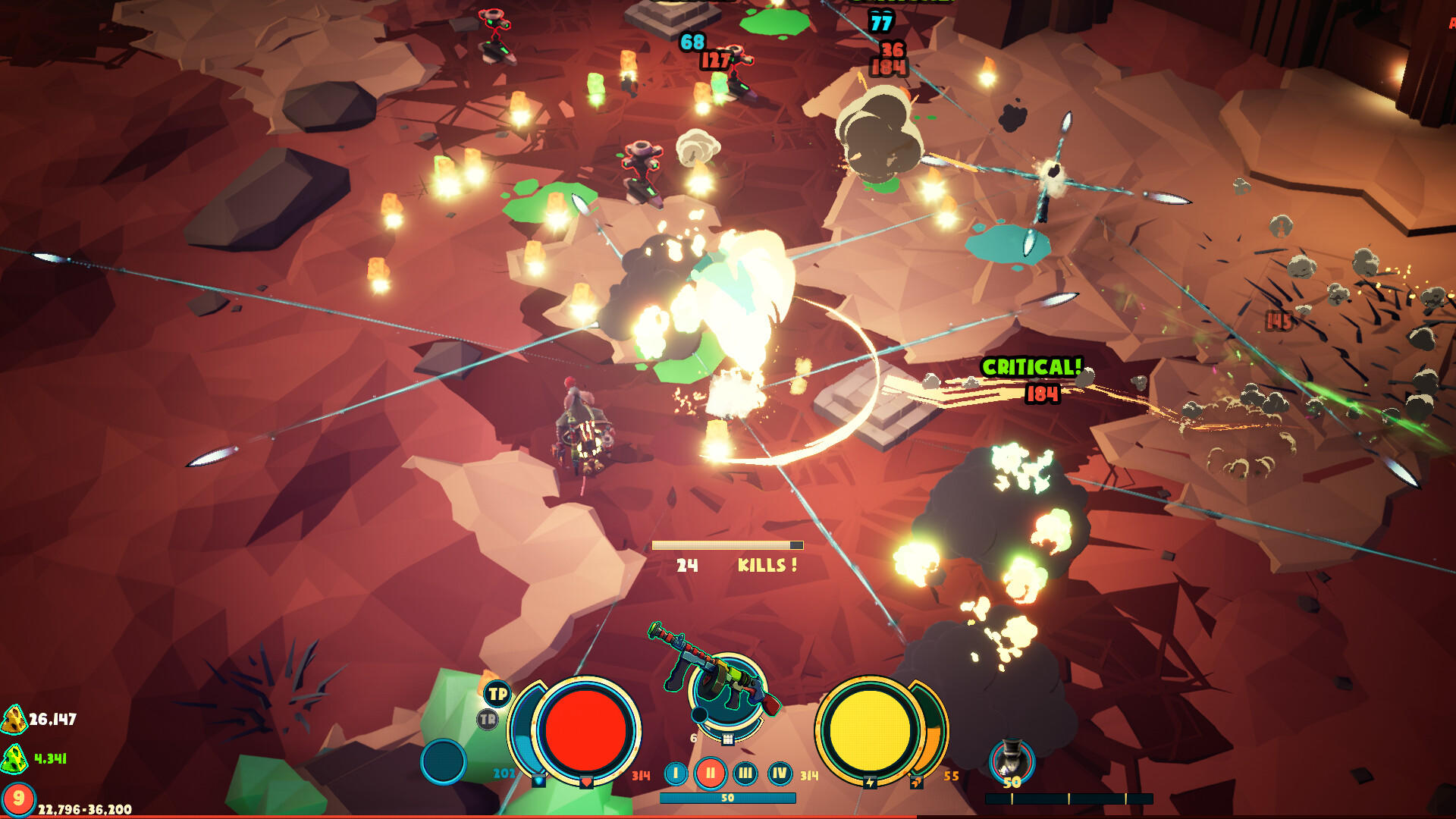Viewport: 1456px width, 819px height.
Task: Select the highlighted weapon slot II
Action: pos(711,773)
